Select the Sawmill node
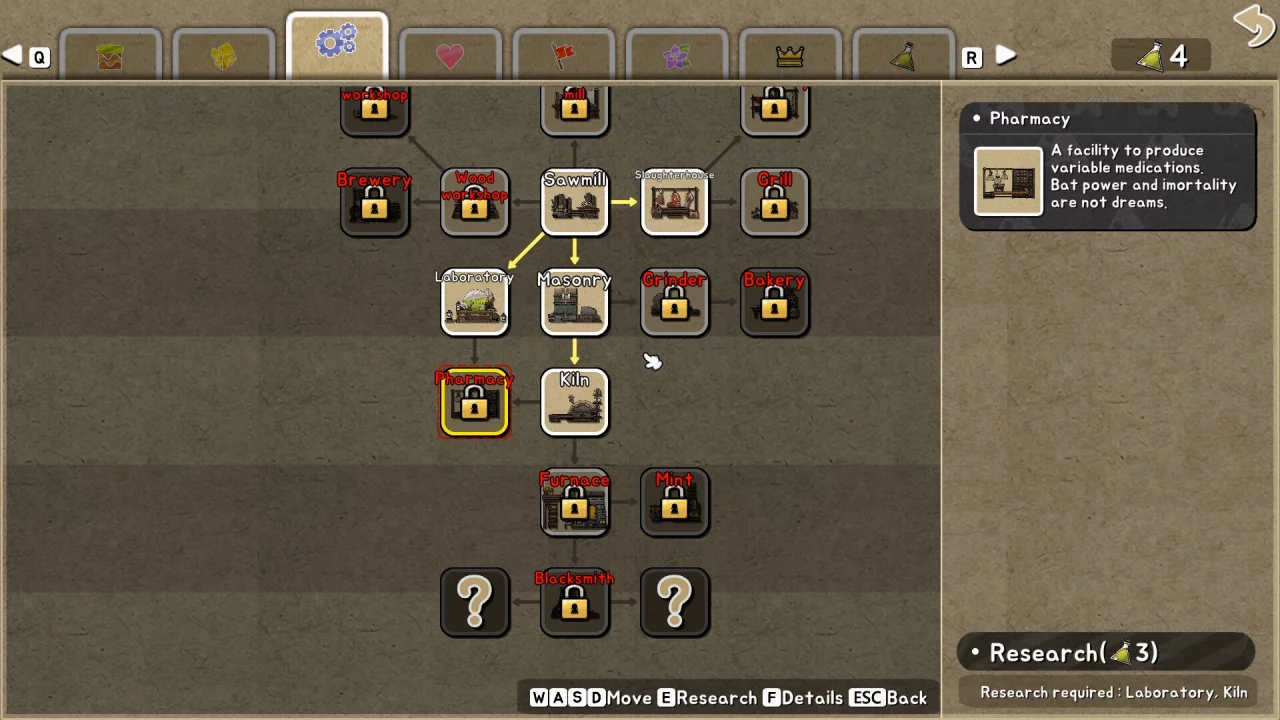The width and height of the screenshot is (1280, 720). click(575, 203)
